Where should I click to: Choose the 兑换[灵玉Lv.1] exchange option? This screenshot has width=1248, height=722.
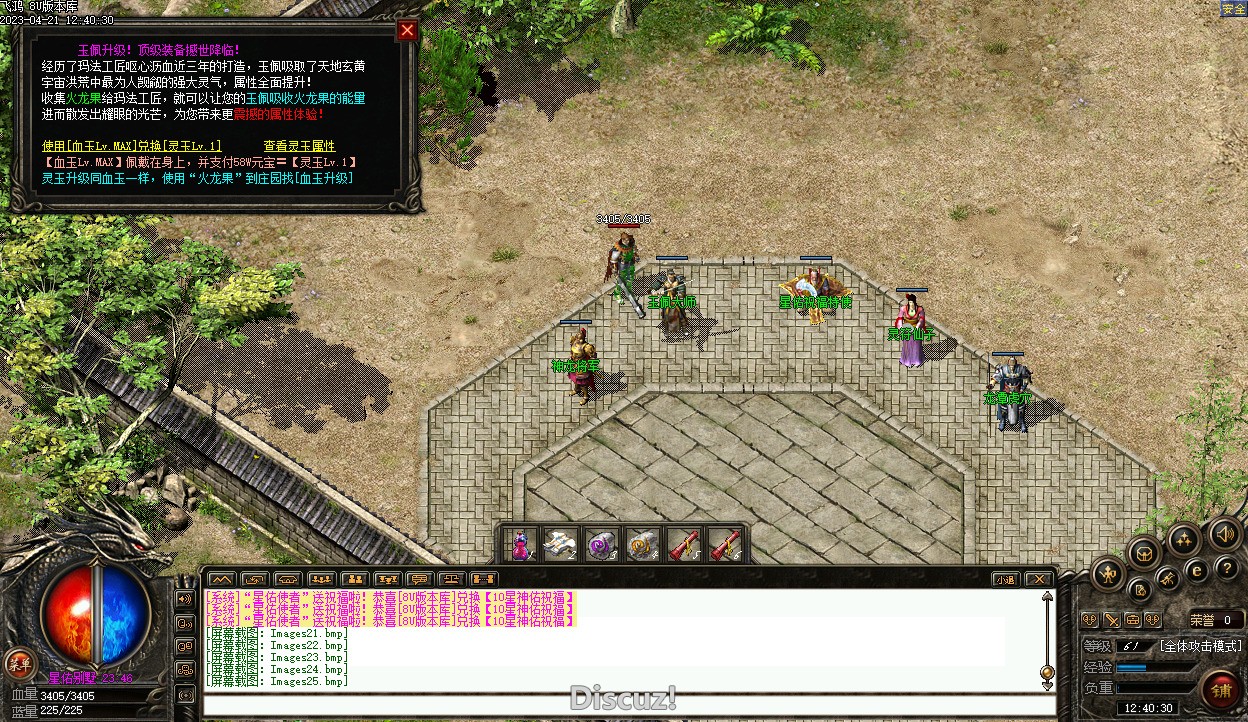[x=132, y=146]
